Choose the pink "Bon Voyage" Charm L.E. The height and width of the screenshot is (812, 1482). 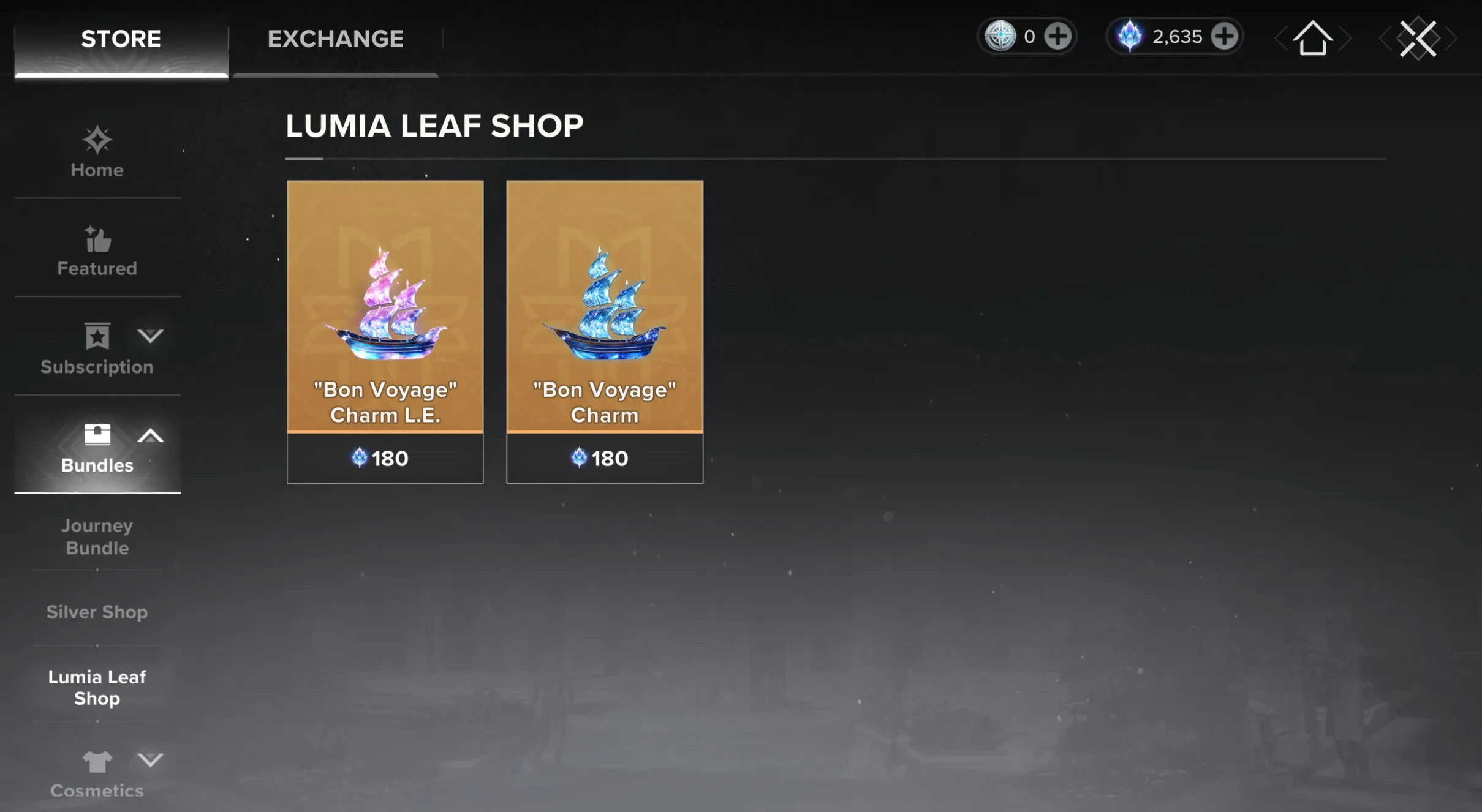[385, 331]
